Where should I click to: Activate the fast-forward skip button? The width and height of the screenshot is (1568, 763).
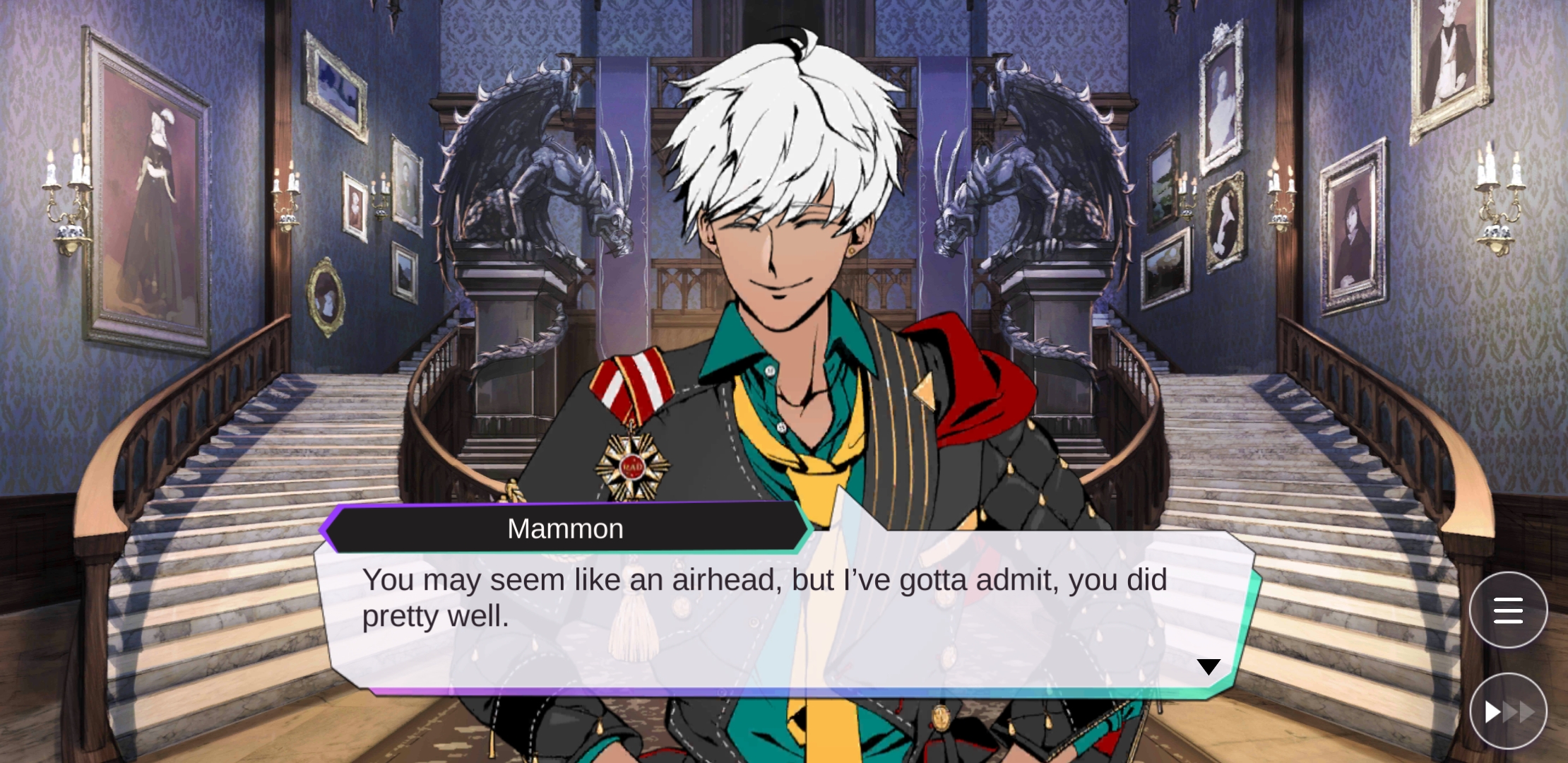(x=1508, y=711)
